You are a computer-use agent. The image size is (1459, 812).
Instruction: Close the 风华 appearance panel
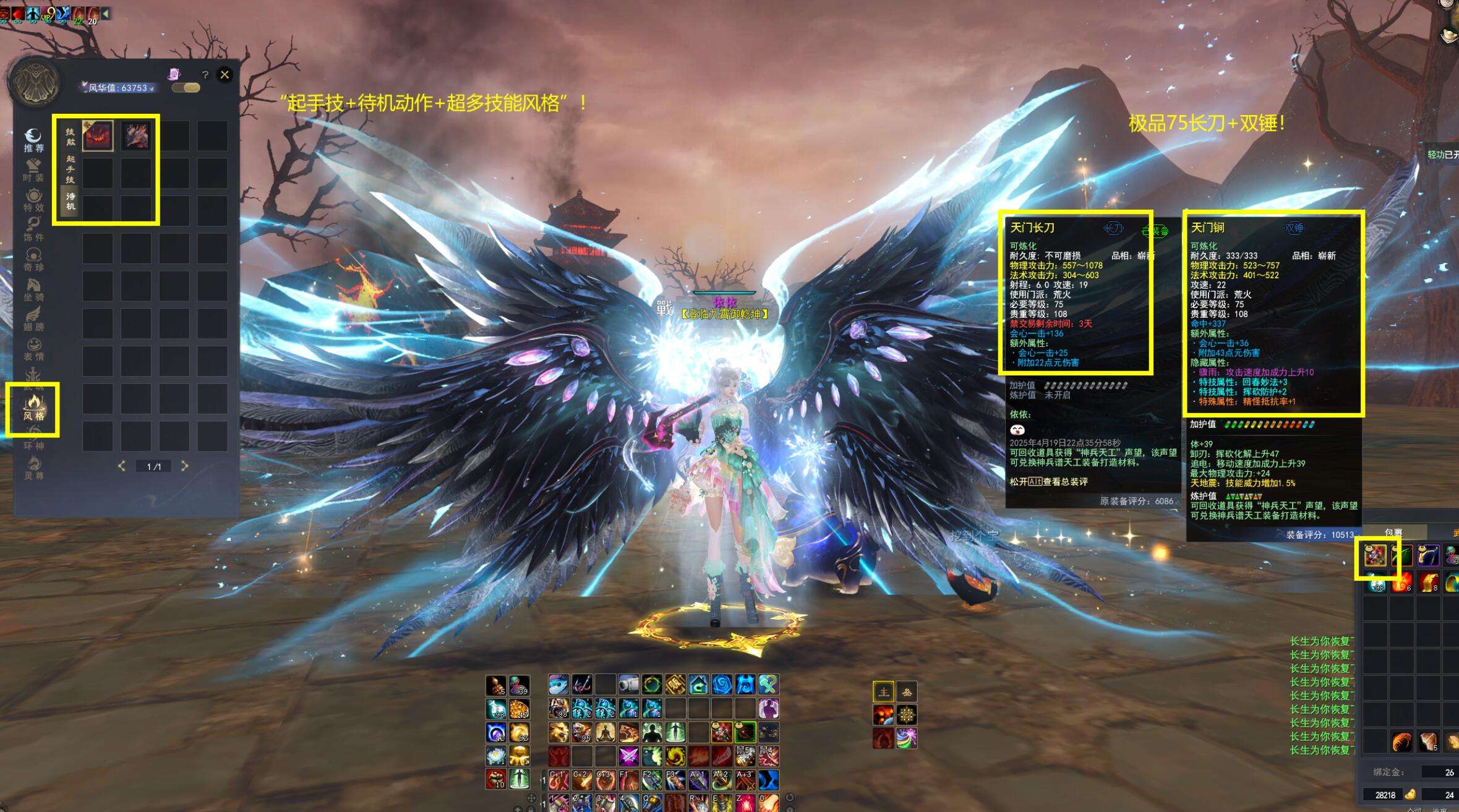tap(225, 75)
